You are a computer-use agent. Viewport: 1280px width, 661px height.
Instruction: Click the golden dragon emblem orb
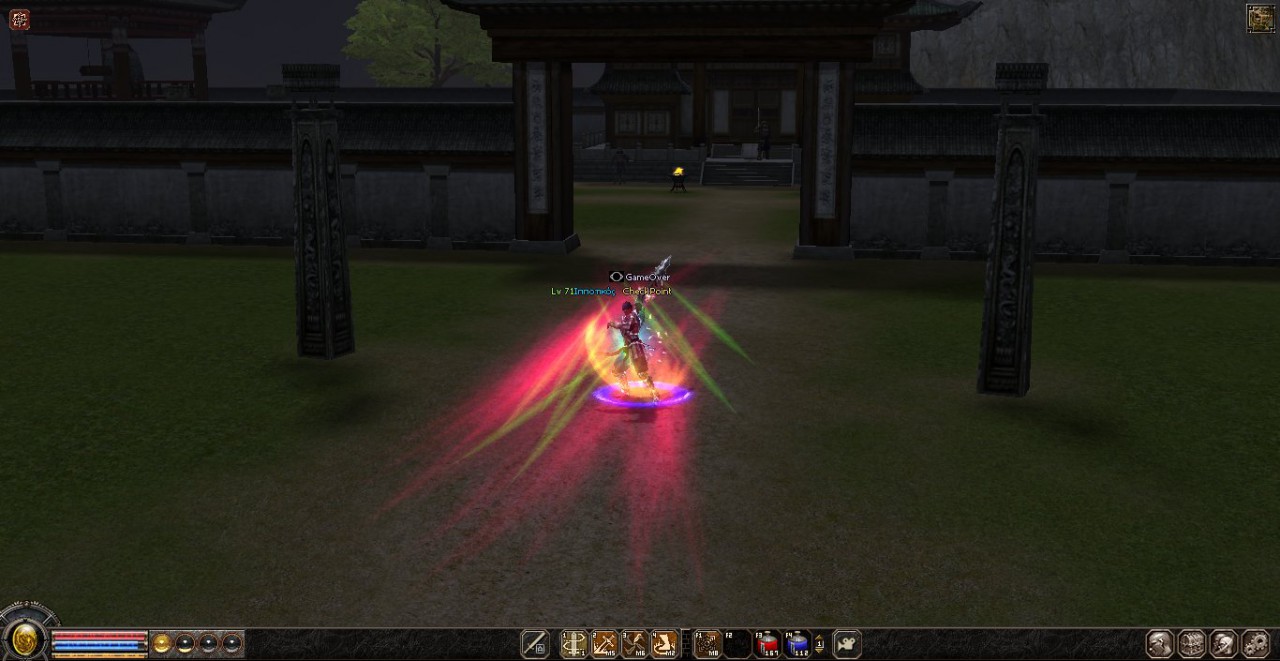coord(24,639)
